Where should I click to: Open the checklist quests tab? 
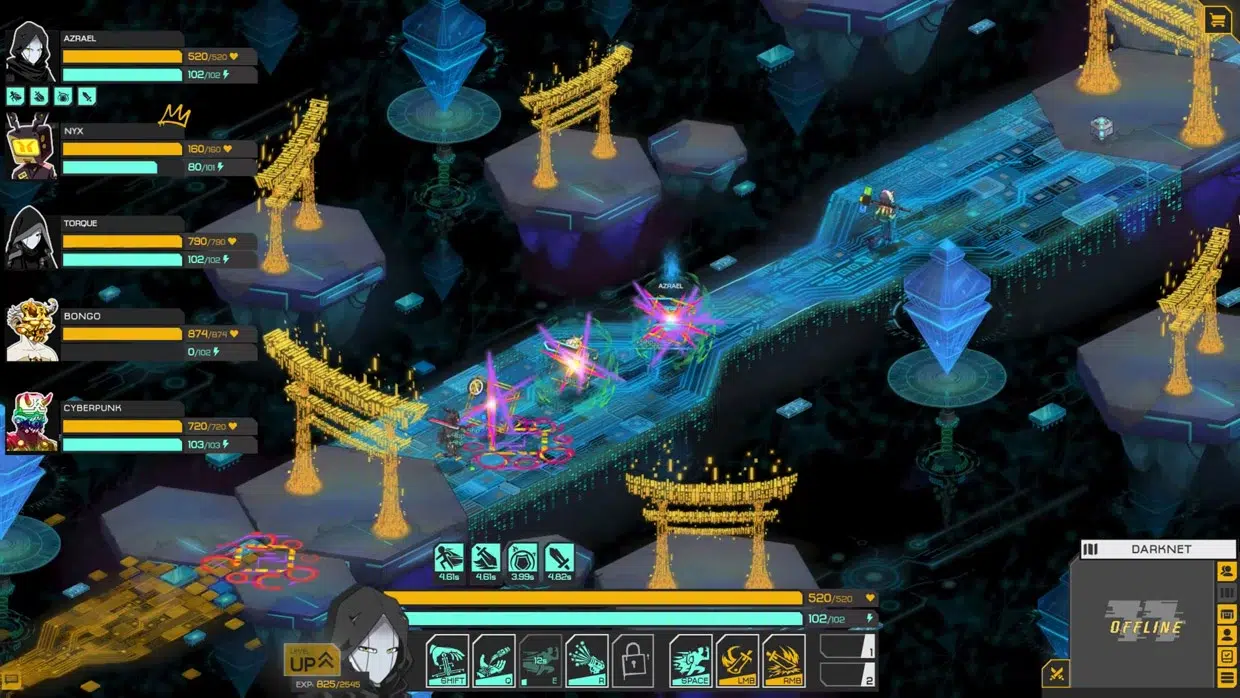click(x=1226, y=656)
